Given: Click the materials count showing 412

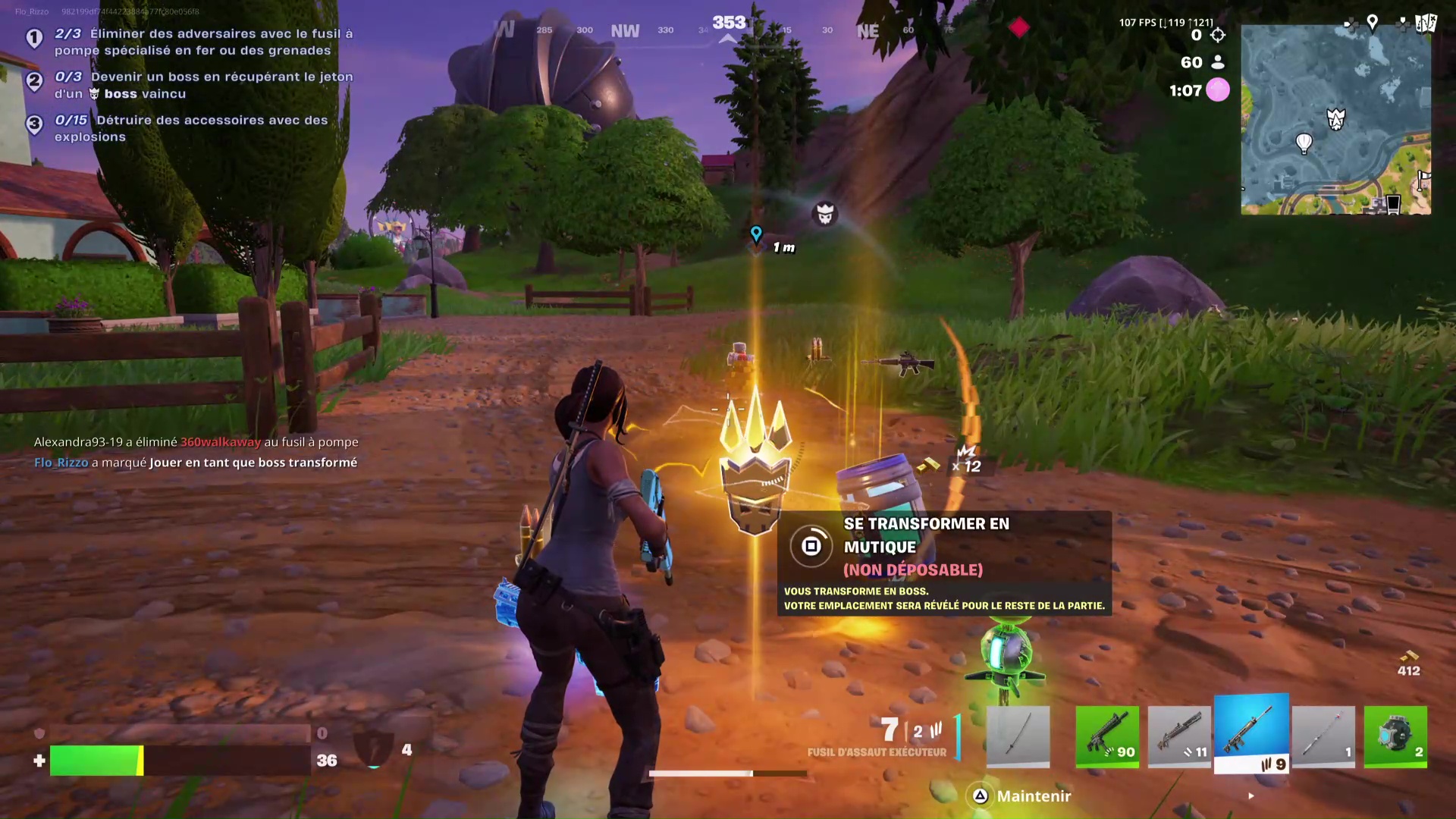Looking at the screenshot, I should coord(1408,670).
